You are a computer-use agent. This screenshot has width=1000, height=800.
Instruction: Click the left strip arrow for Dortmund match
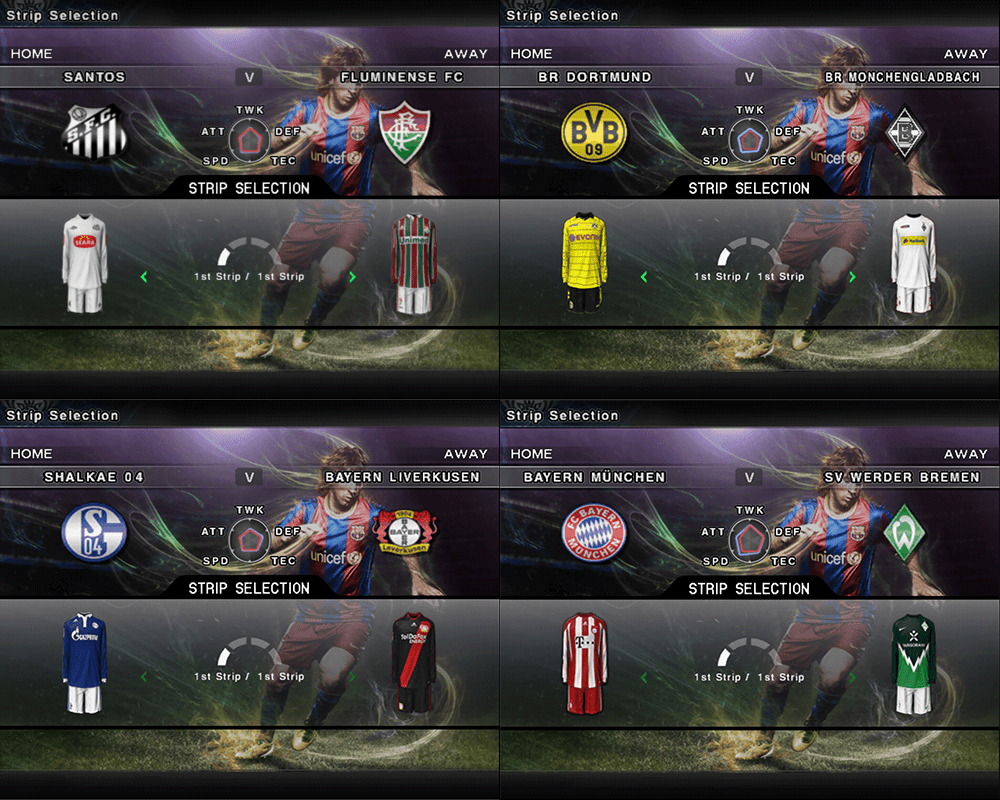644,277
